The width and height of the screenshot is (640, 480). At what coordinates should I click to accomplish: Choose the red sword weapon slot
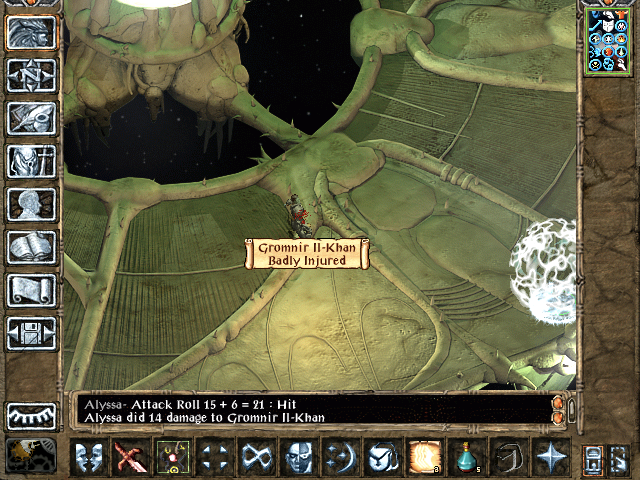point(129,457)
